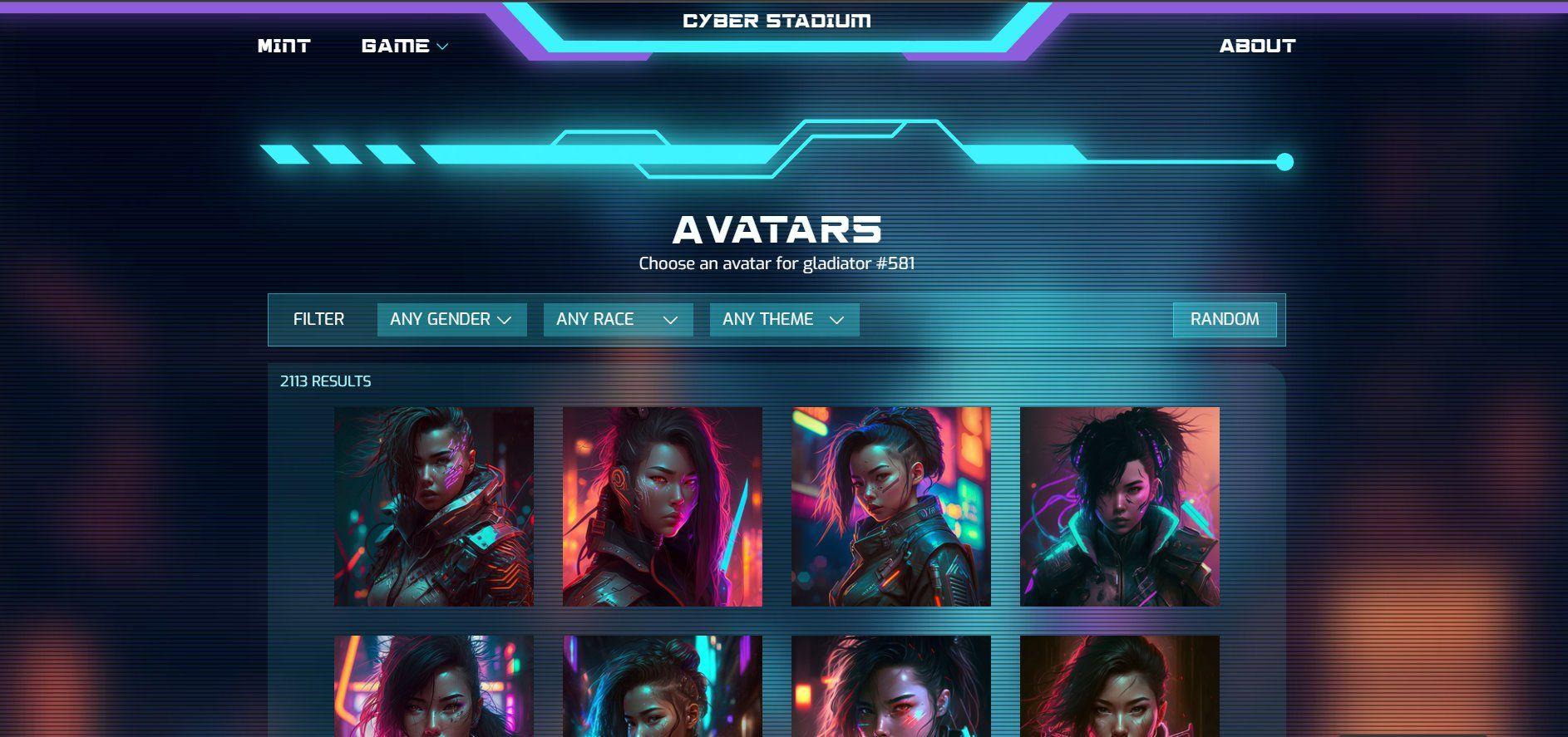Choose the avatar with the cyan katana behind her

click(x=890, y=508)
